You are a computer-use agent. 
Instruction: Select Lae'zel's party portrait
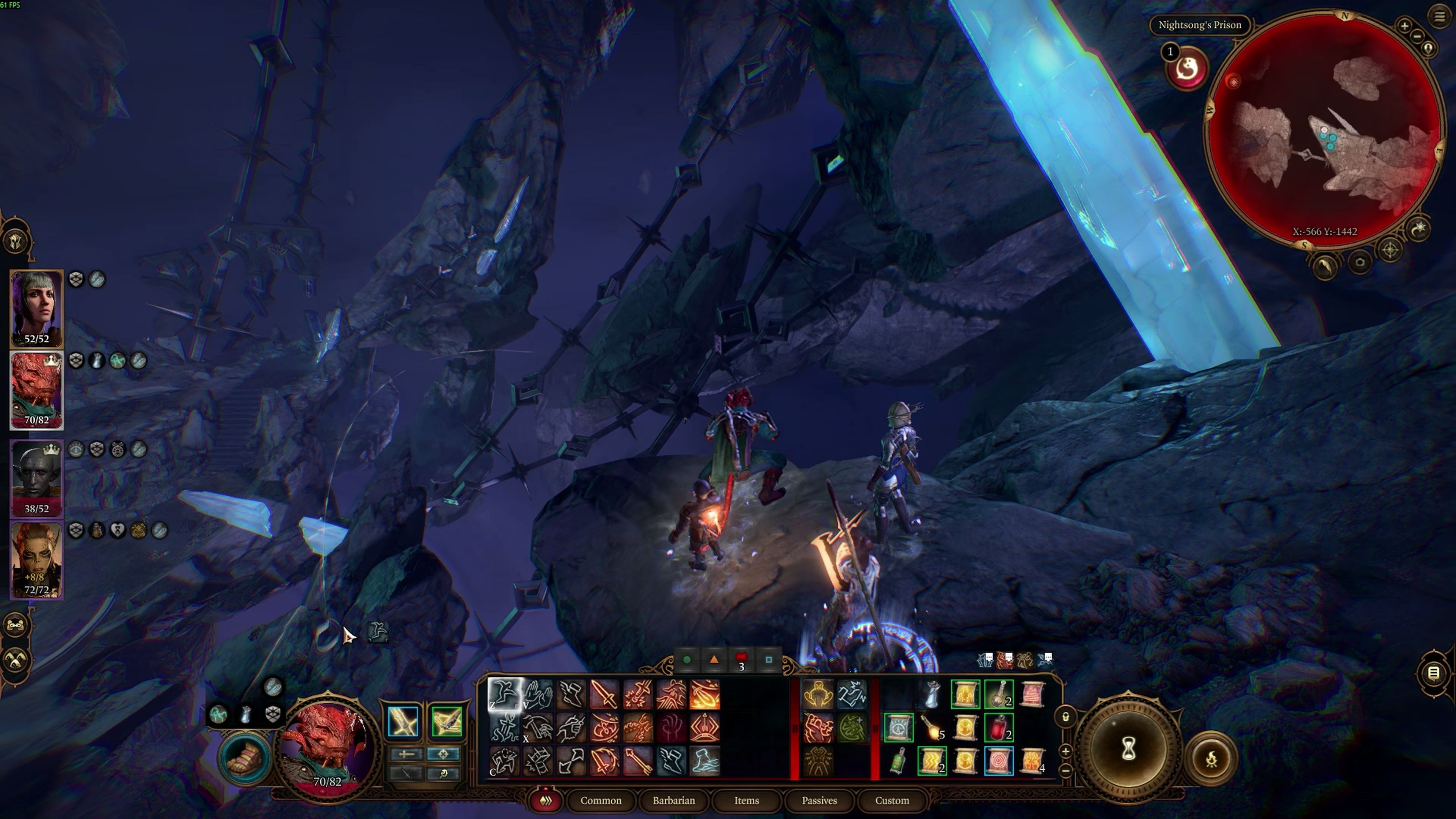[x=37, y=560]
